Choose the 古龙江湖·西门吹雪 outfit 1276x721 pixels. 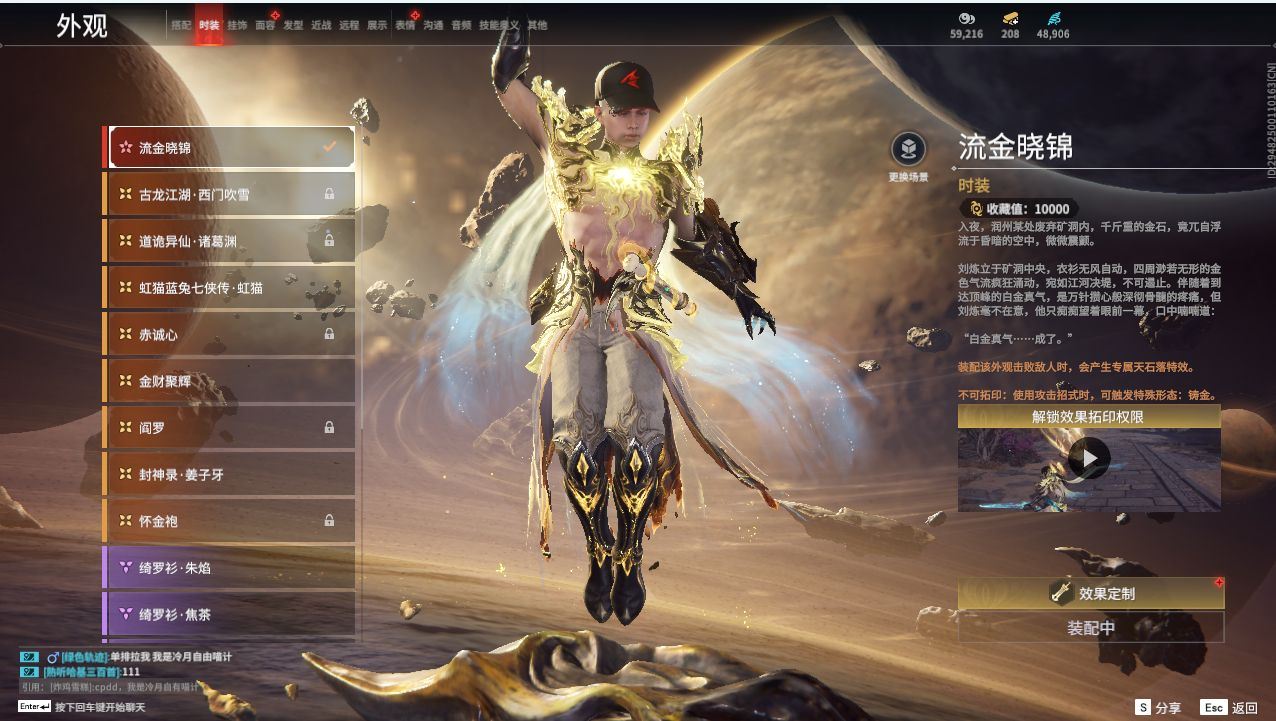tap(231, 194)
